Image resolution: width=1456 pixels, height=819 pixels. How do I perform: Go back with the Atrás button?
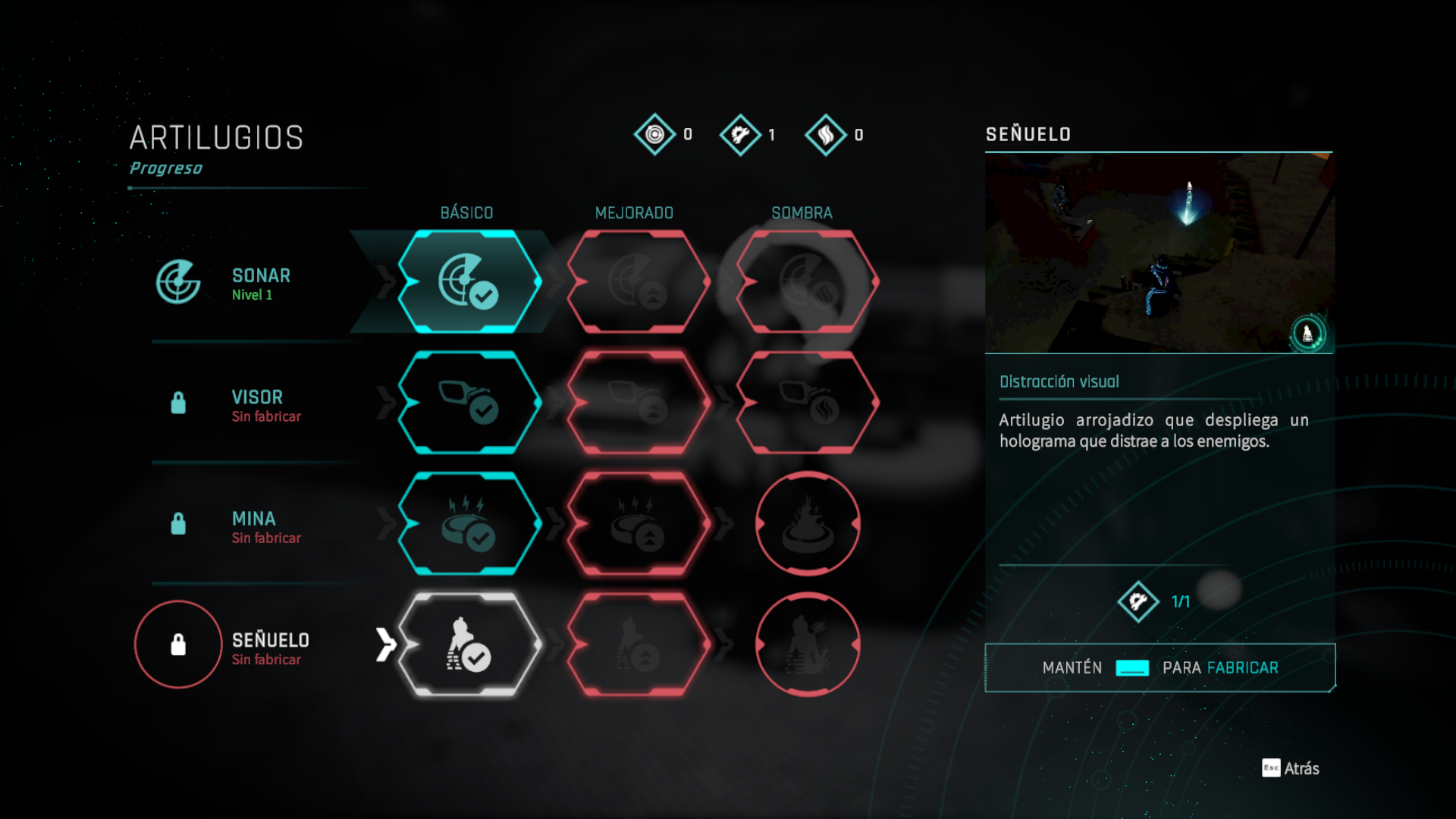point(1291,768)
